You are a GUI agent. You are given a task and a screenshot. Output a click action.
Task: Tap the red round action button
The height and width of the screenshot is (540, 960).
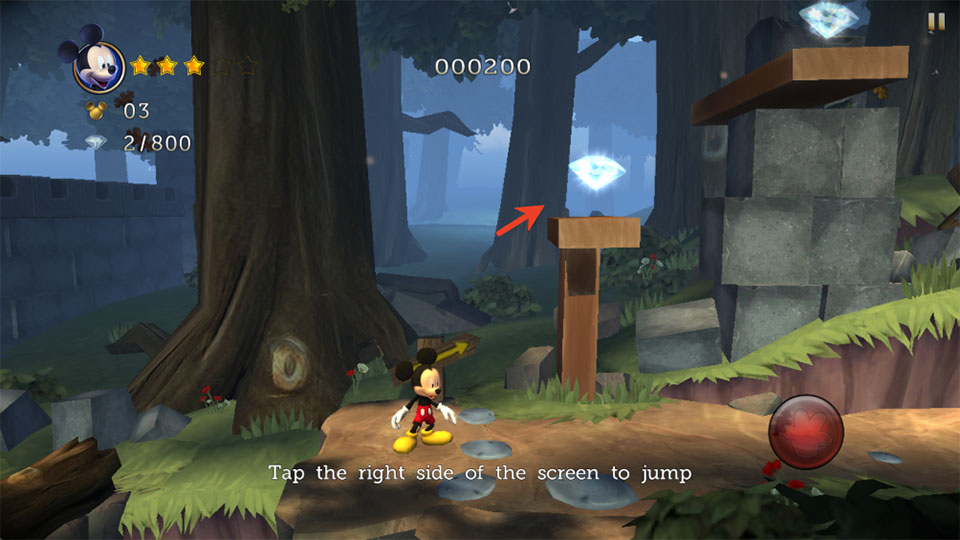[805, 432]
